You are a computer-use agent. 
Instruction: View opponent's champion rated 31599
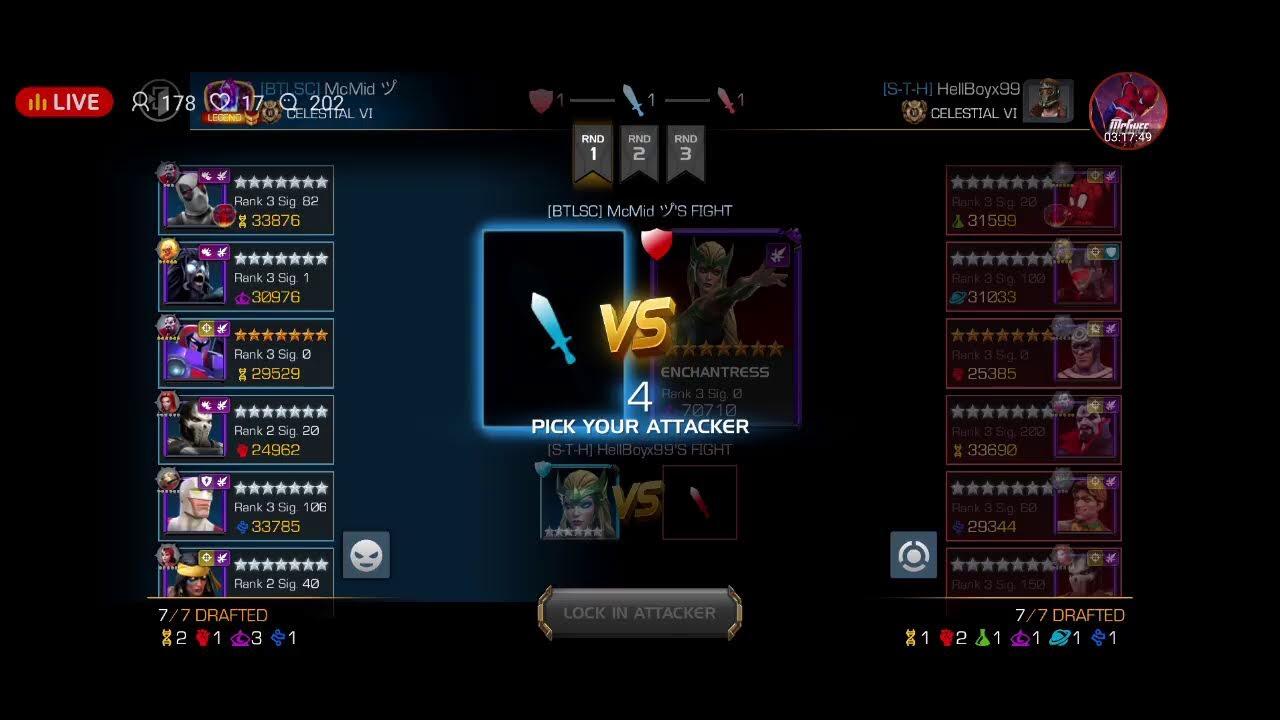tap(1033, 201)
